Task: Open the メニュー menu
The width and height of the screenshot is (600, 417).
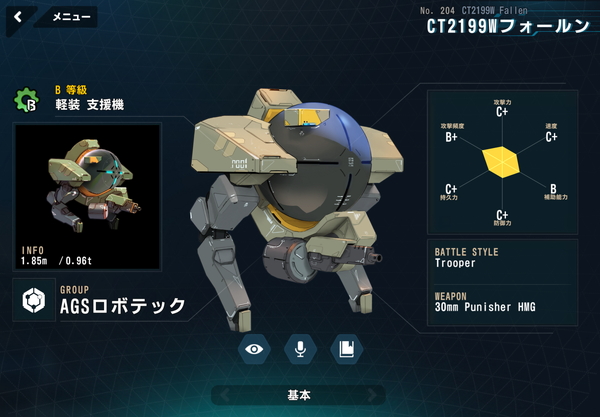Action: (x=70, y=17)
